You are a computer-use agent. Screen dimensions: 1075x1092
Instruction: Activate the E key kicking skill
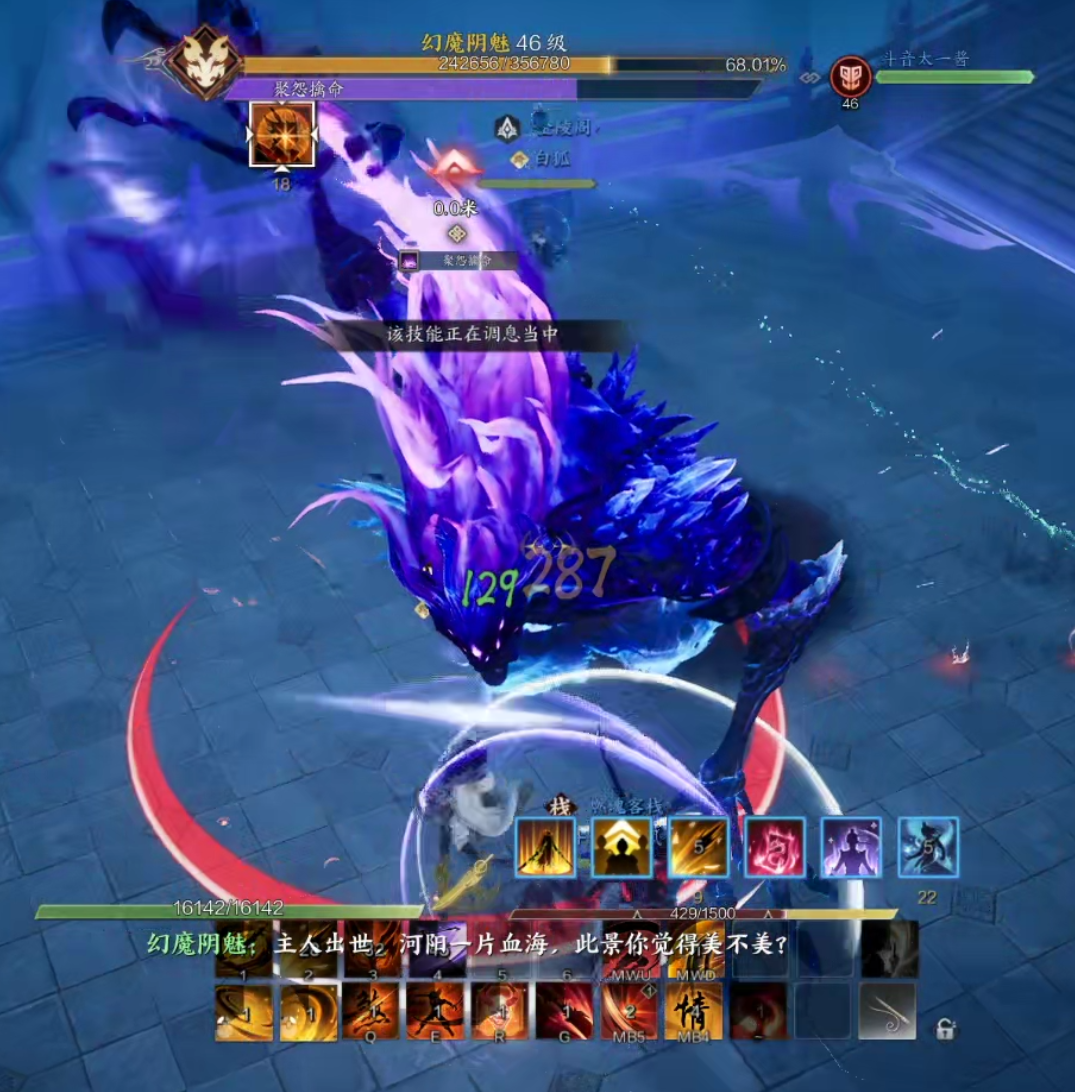[x=435, y=1011]
